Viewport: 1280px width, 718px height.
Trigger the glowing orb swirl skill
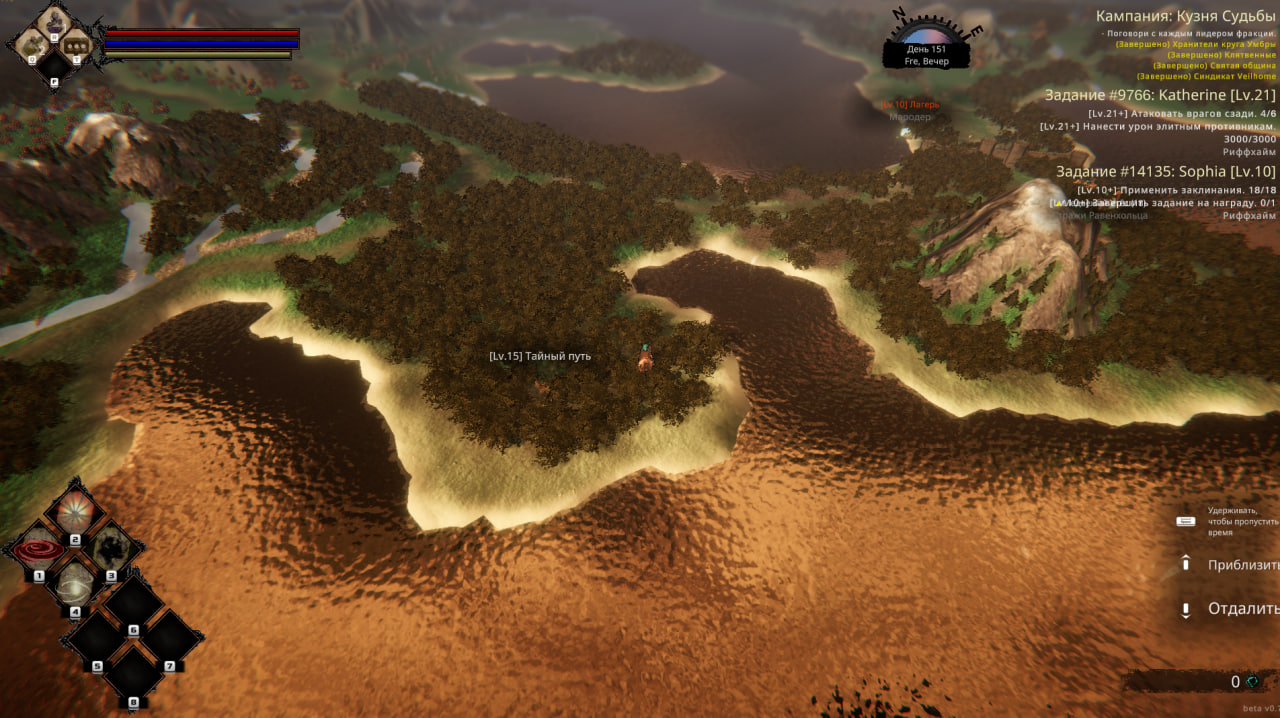pyautogui.click(x=73, y=583)
